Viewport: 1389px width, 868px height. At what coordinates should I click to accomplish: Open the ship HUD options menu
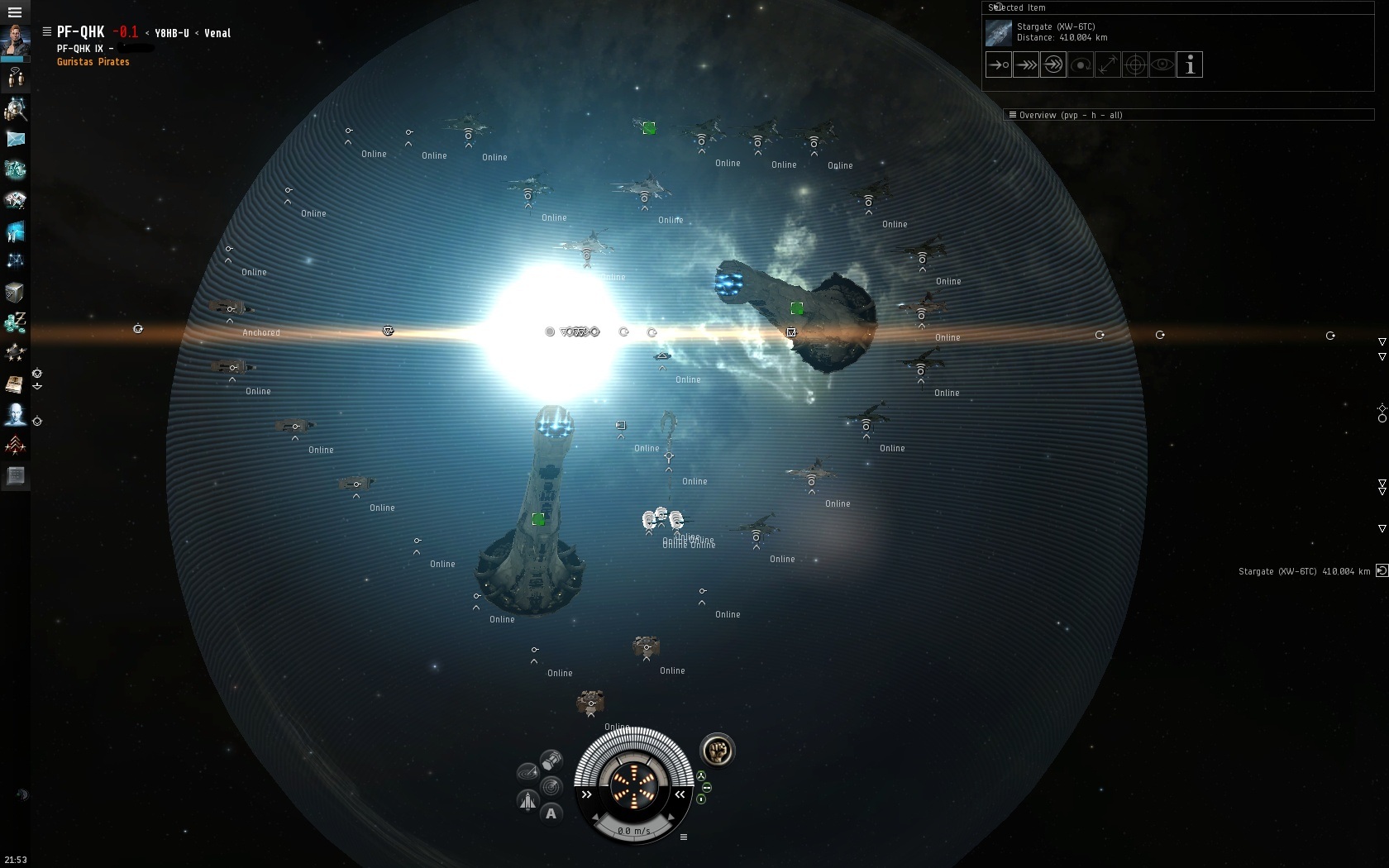(684, 837)
